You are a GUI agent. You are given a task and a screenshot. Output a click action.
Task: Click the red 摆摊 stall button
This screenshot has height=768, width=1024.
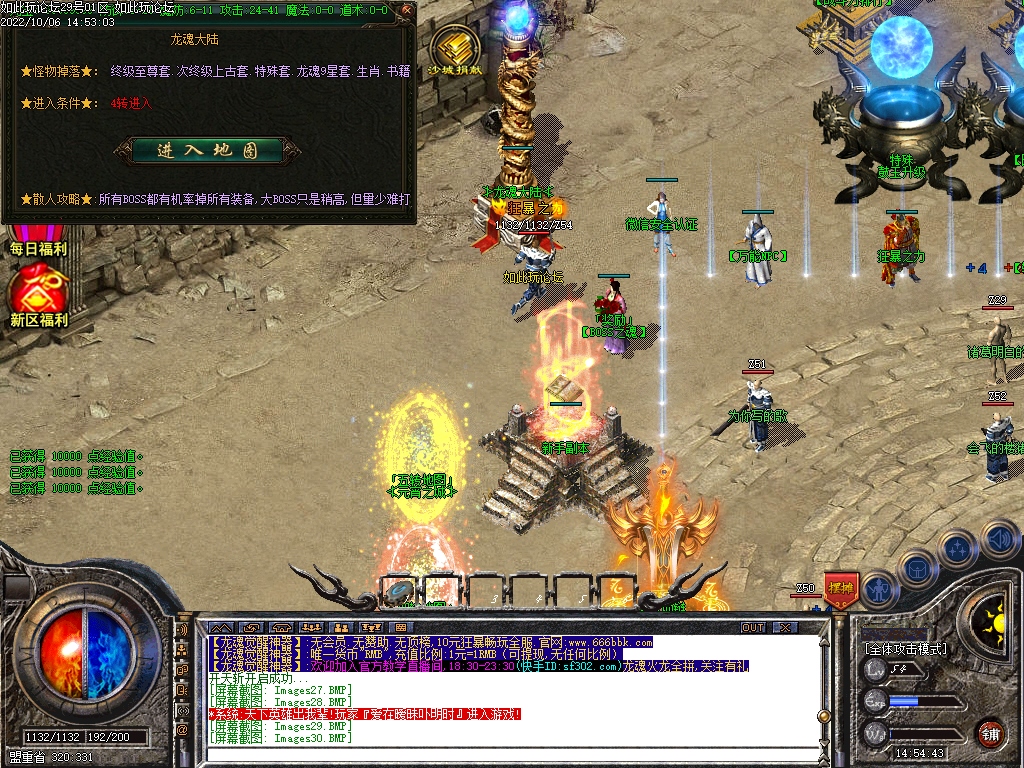pyautogui.click(x=842, y=588)
